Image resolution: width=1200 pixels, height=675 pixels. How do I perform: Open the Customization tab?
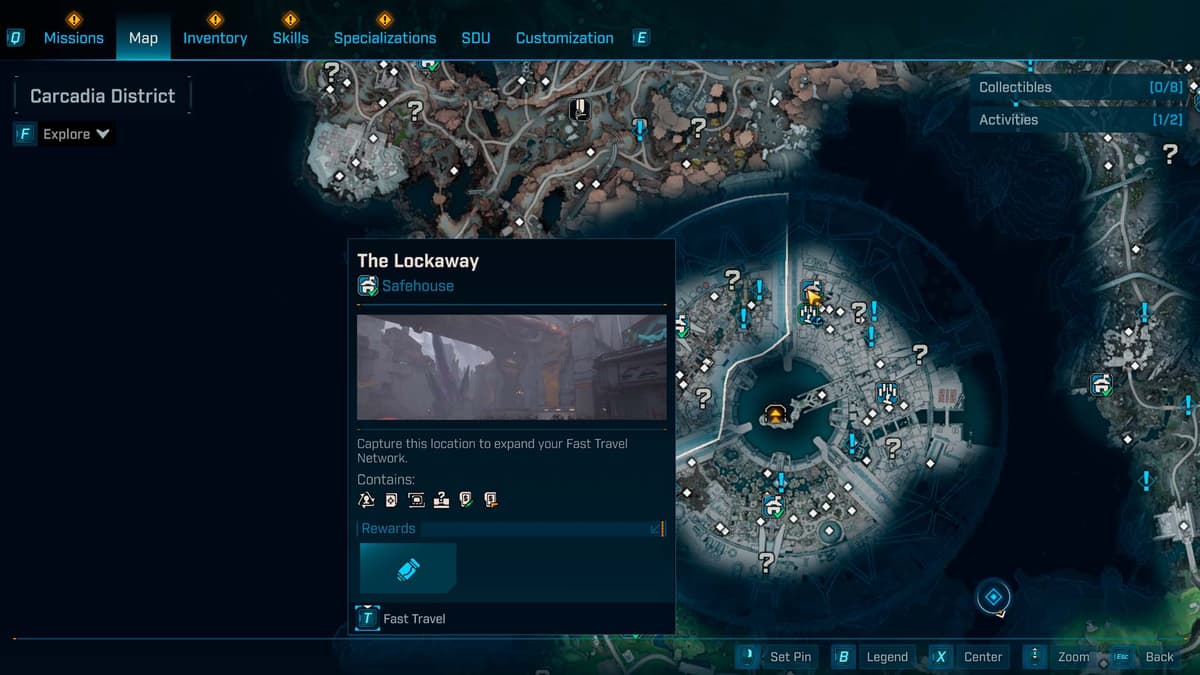[564, 38]
